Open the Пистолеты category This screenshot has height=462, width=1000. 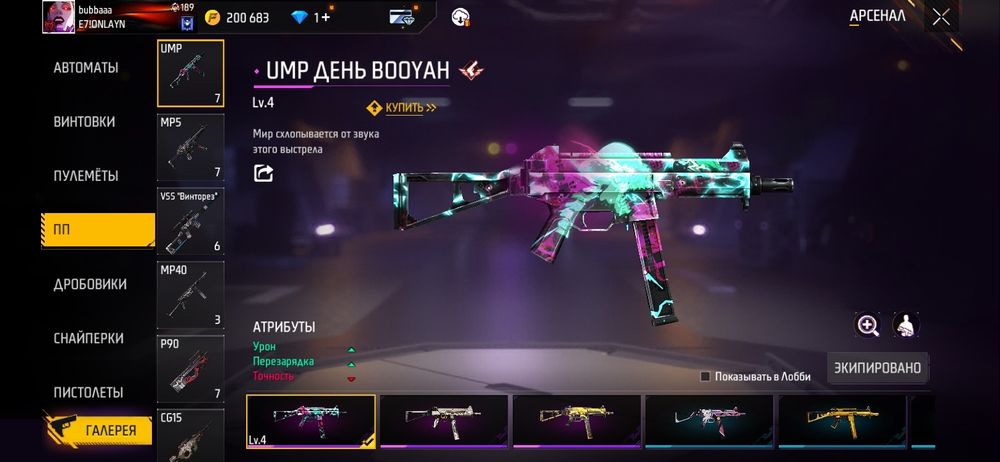88,392
